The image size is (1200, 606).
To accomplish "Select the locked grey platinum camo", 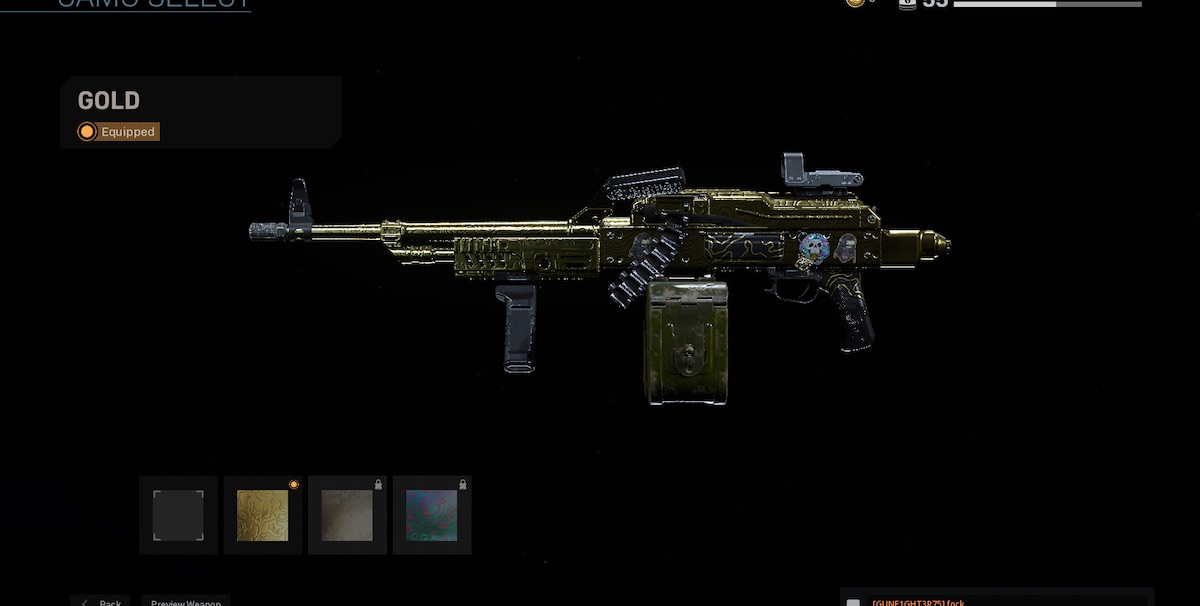I will pyautogui.click(x=347, y=515).
